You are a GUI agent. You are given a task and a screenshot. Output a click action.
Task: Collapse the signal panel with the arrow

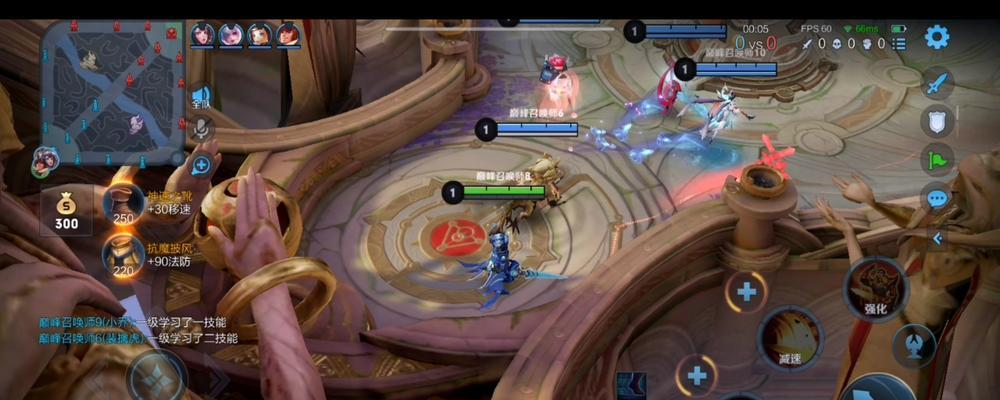point(937,238)
